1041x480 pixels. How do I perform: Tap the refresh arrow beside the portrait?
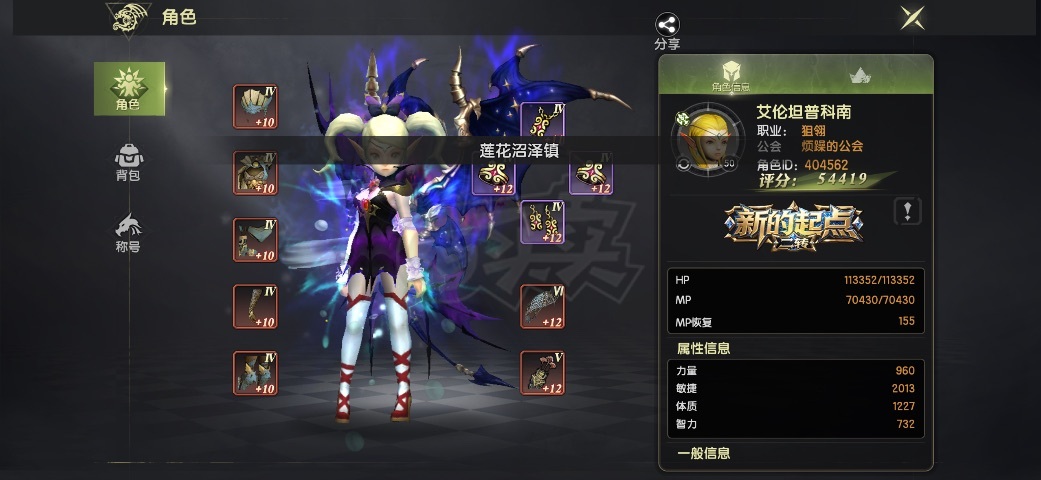[x=682, y=164]
